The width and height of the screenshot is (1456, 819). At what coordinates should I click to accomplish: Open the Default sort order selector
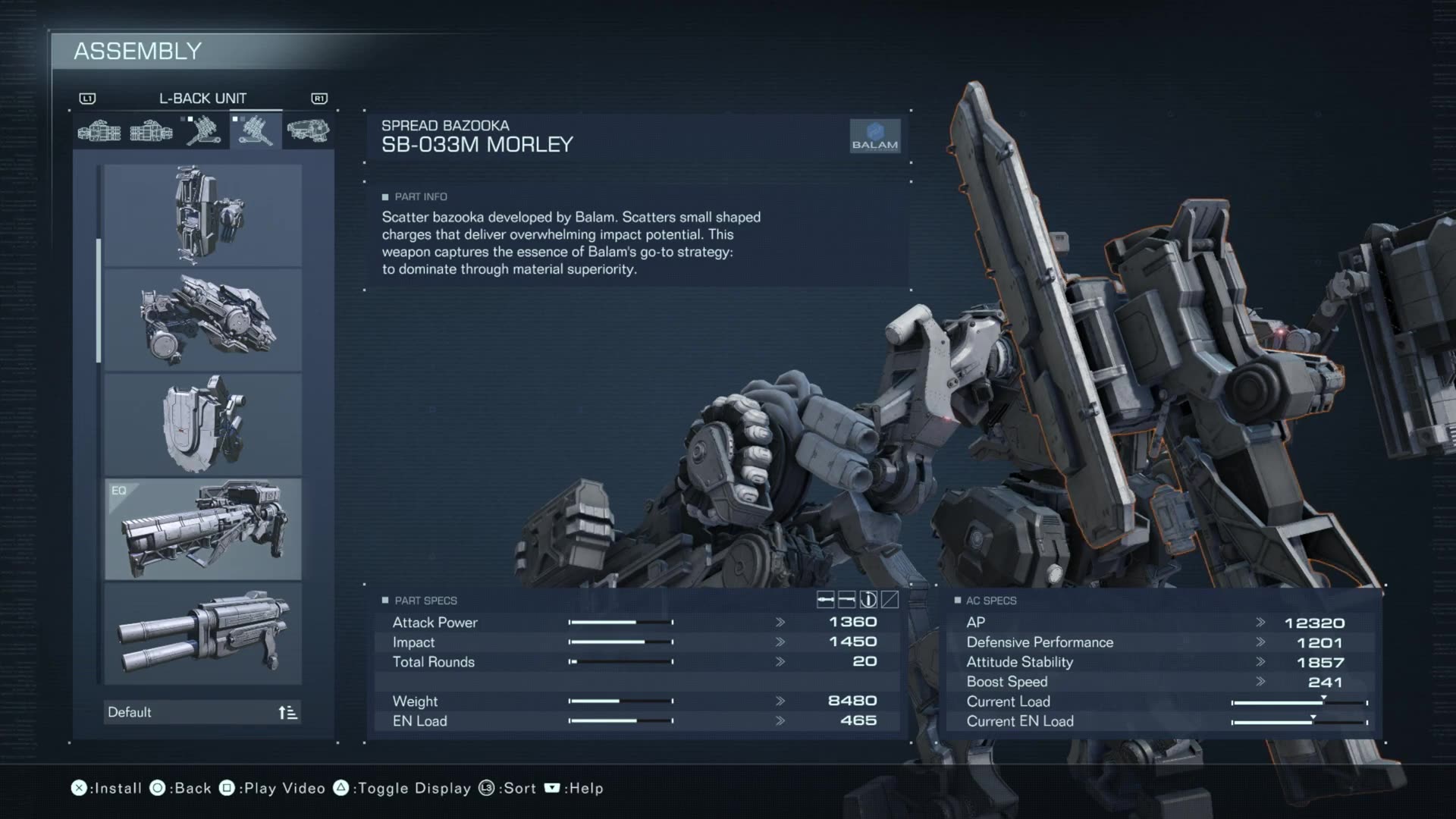pos(202,712)
